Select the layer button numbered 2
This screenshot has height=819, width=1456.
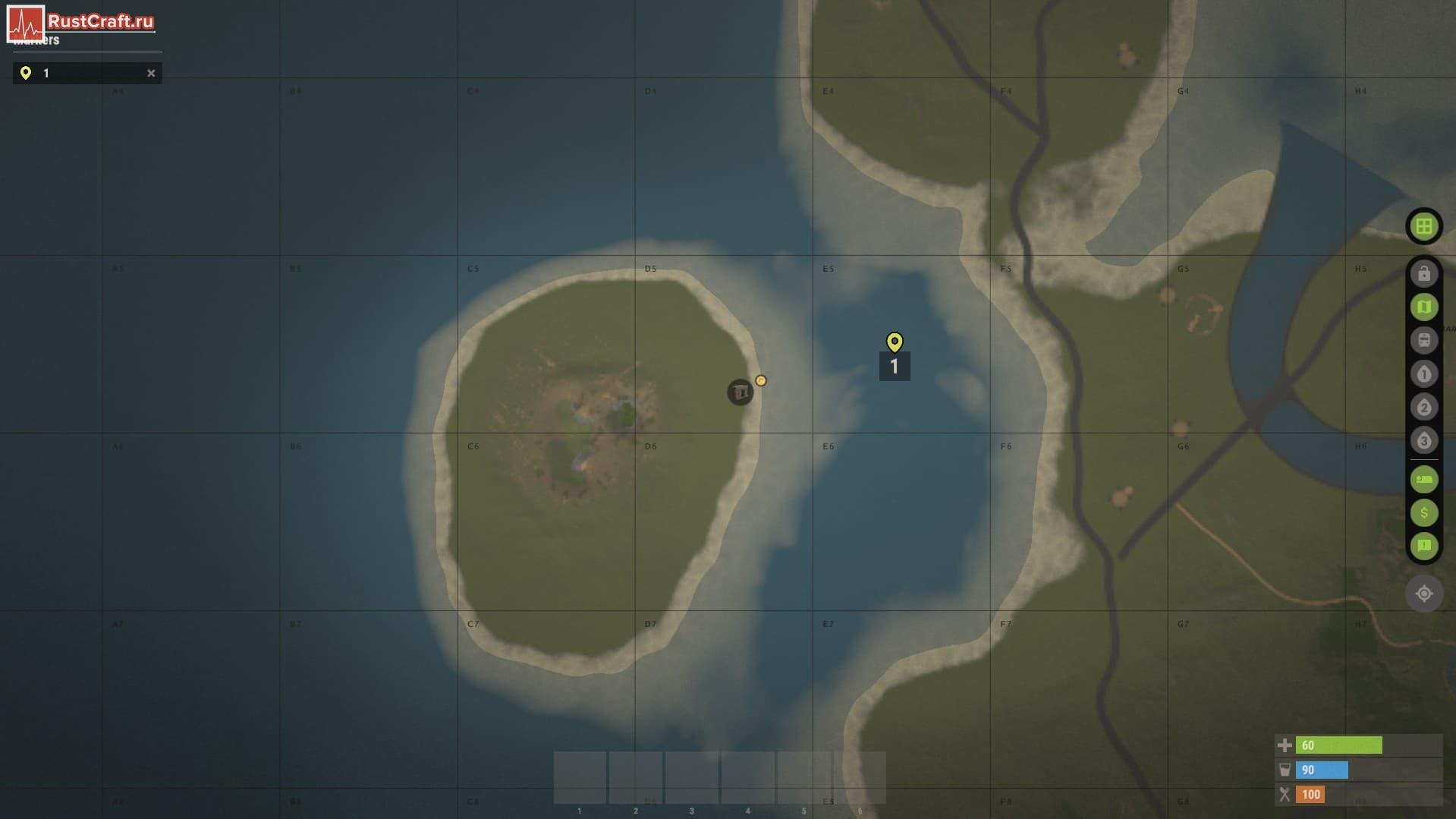tap(1423, 407)
